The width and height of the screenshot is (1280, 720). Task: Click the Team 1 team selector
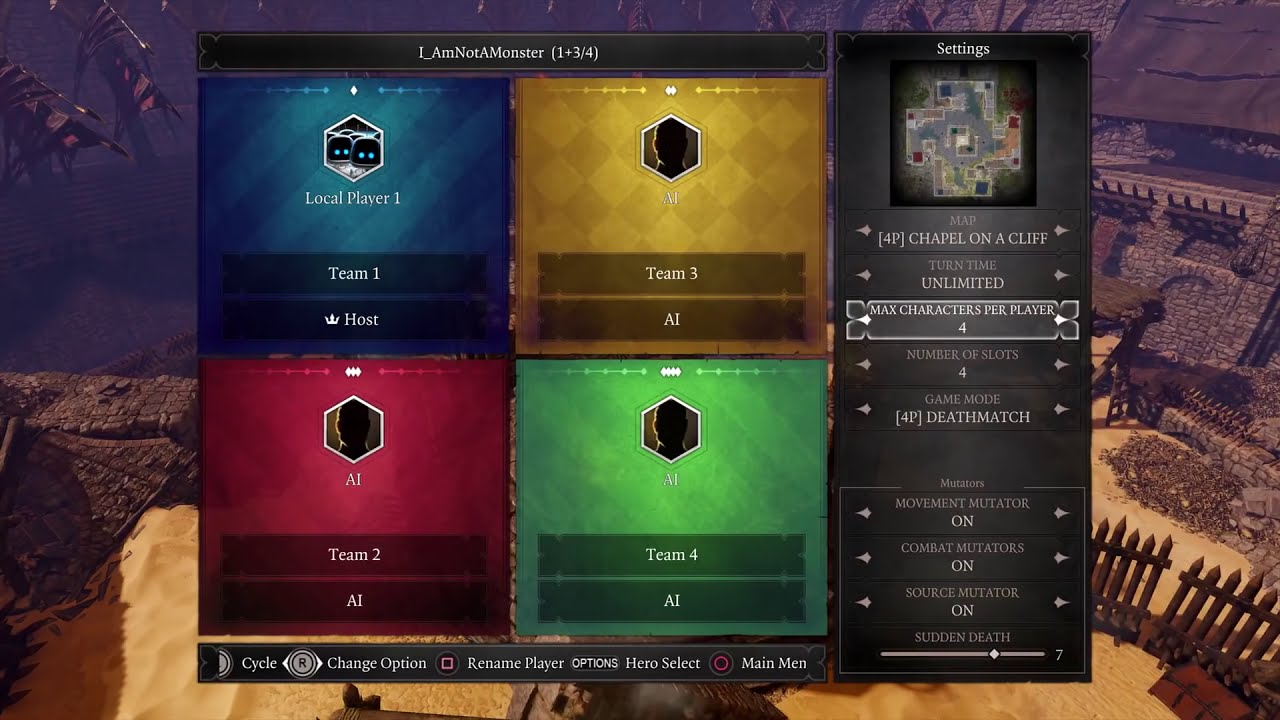click(354, 273)
